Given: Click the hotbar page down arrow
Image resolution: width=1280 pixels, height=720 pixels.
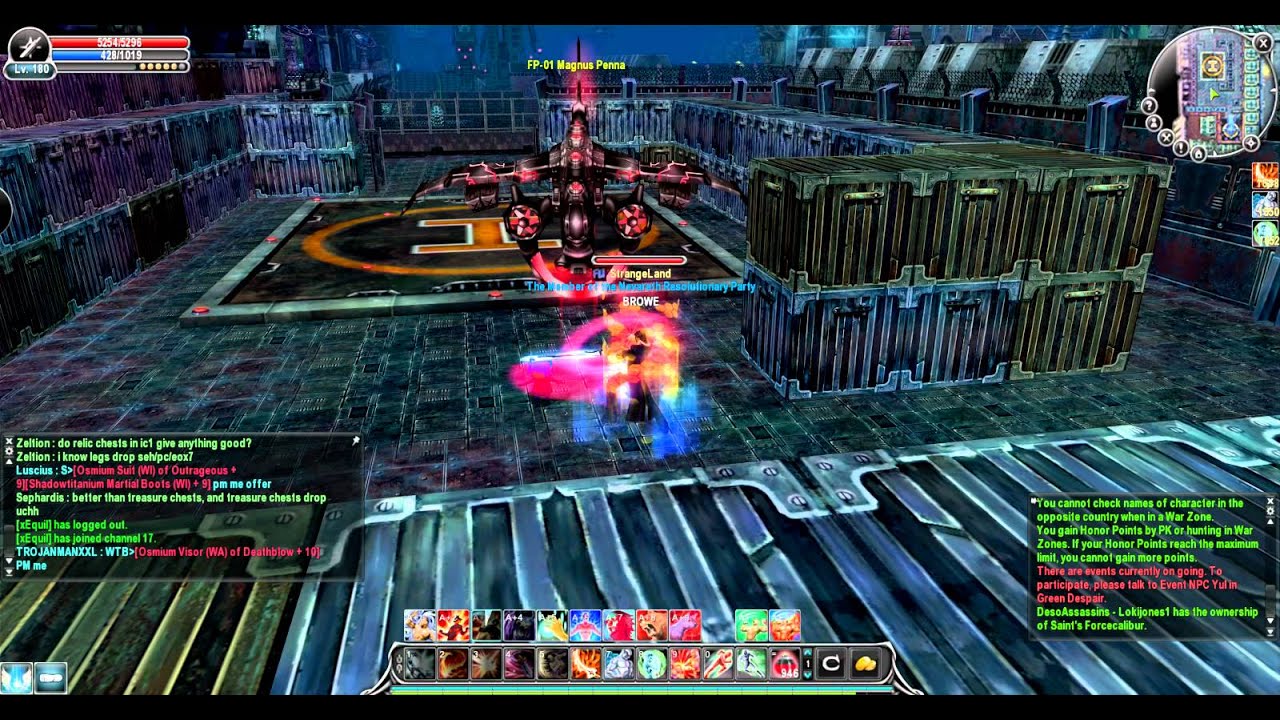Looking at the screenshot, I should [808, 674].
